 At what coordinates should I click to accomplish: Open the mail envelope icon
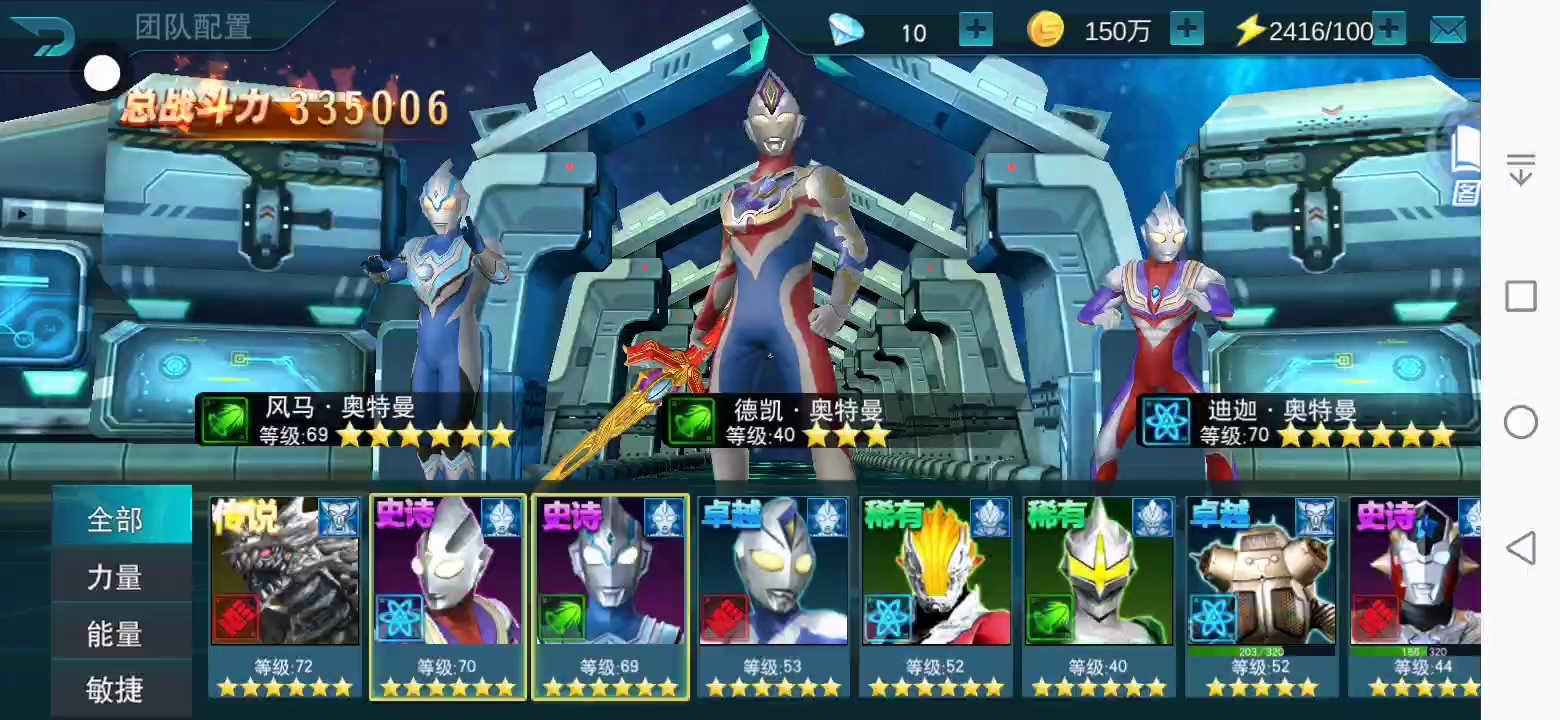coord(1447,31)
